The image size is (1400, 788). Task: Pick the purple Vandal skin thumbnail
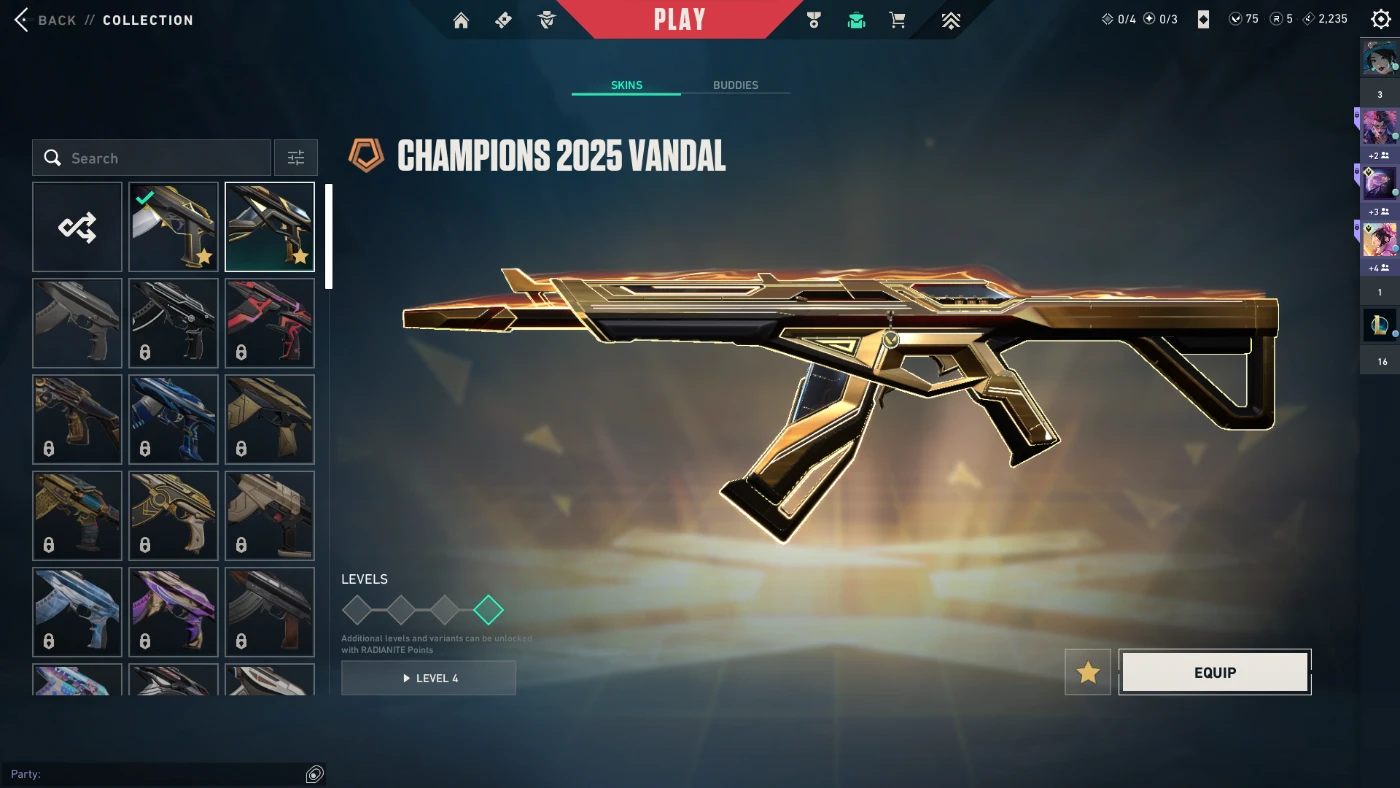coord(173,612)
